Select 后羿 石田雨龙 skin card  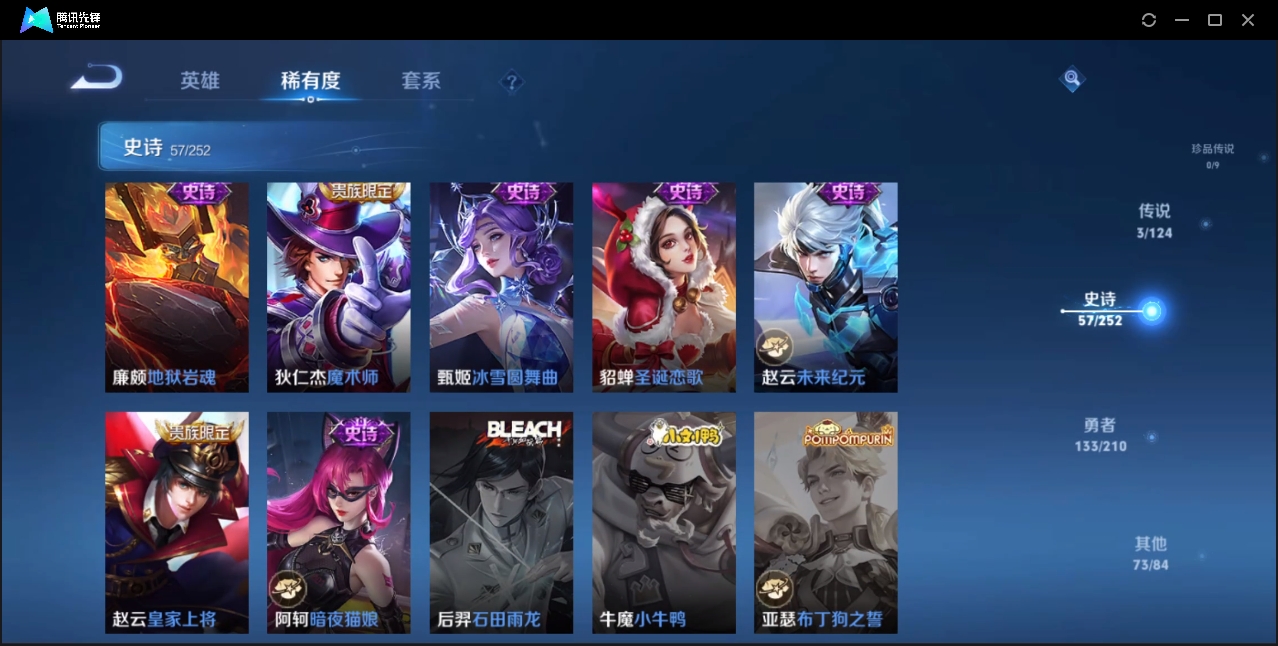501,522
